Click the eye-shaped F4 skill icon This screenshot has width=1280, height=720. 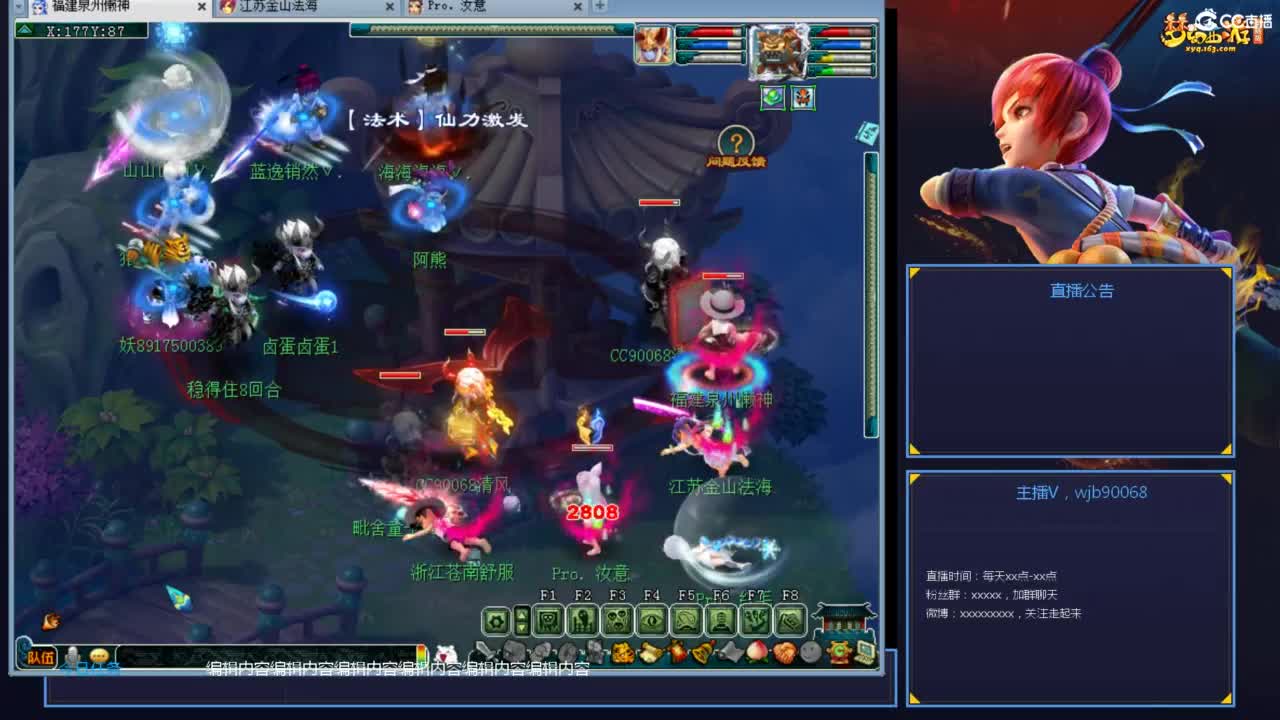coord(653,618)
